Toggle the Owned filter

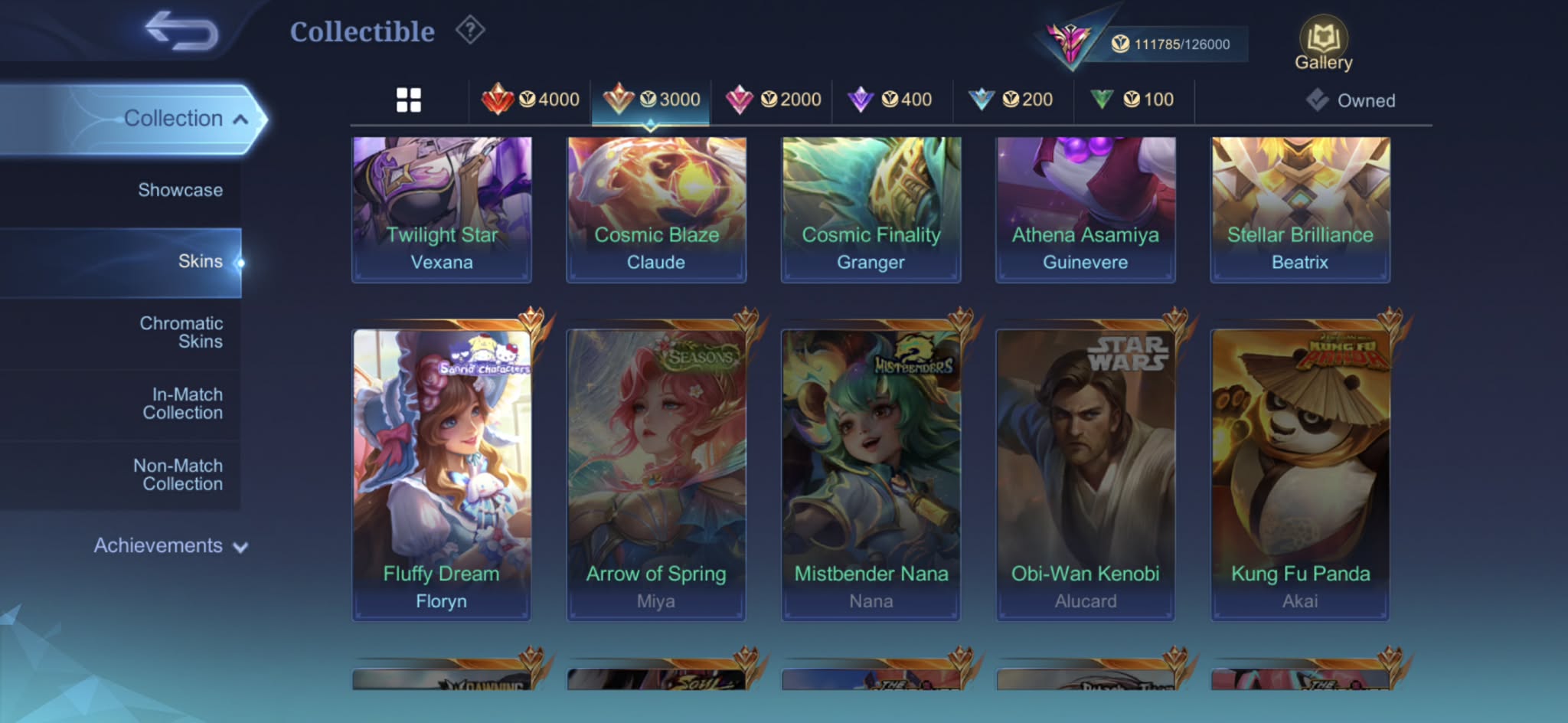coord(1351,100)
